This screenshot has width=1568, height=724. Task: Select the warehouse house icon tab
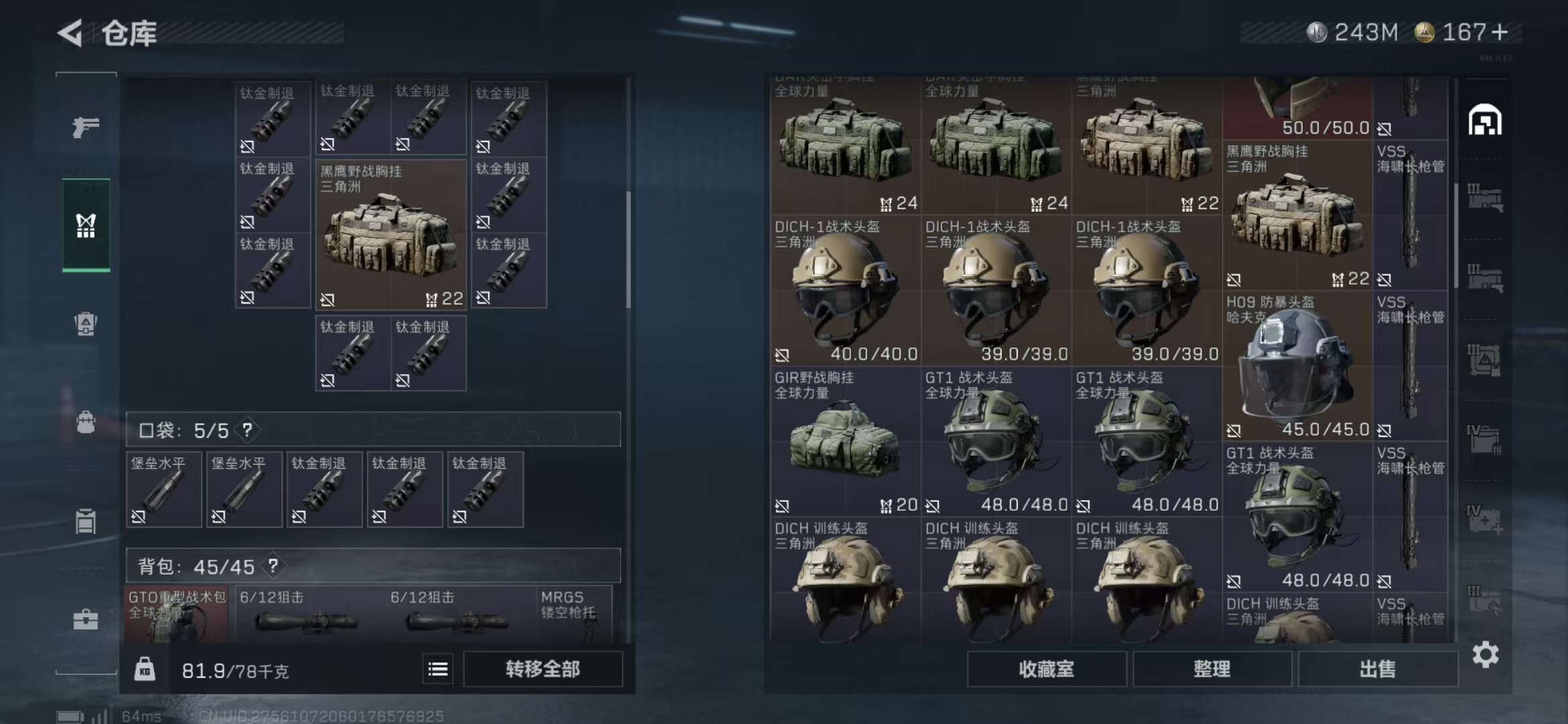(1485, 121)
